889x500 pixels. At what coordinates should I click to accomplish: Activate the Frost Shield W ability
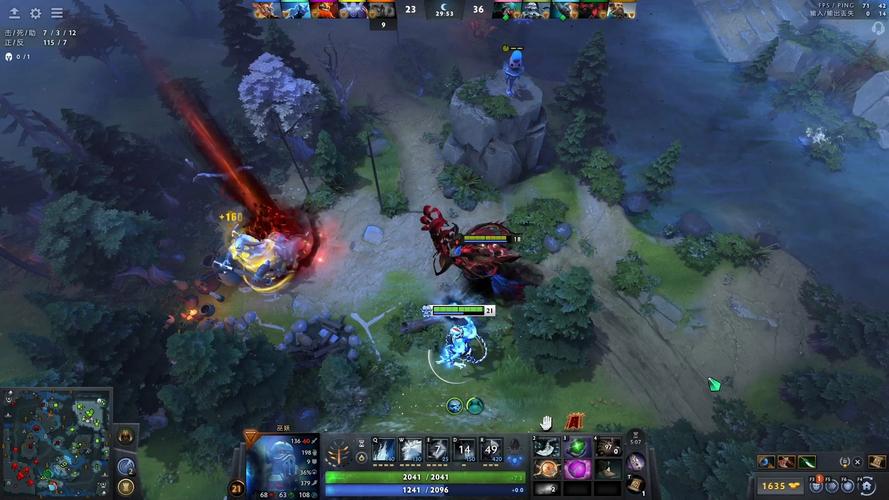click(412, 451)
